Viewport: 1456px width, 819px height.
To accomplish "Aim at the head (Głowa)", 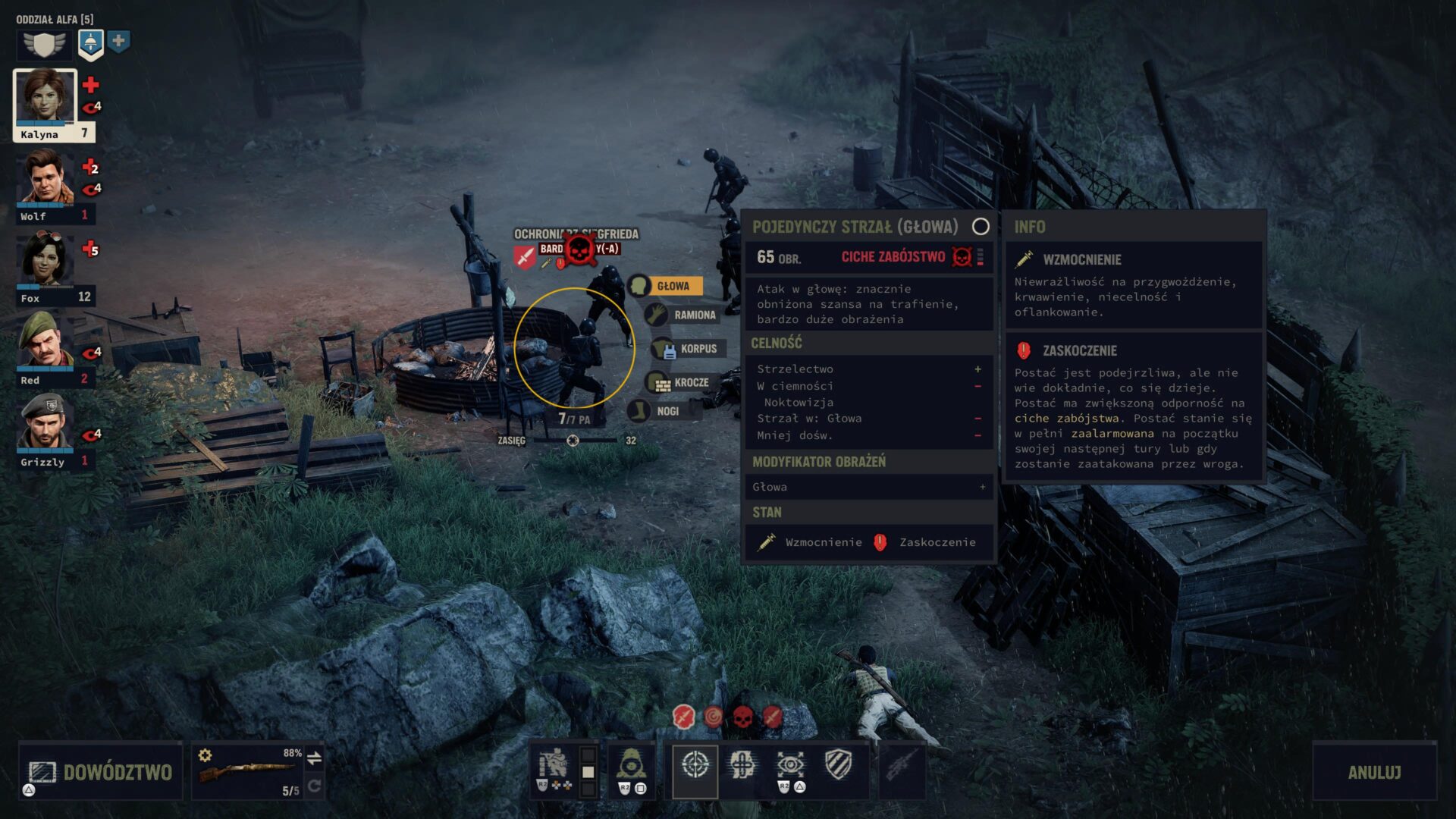I will 672,286.
